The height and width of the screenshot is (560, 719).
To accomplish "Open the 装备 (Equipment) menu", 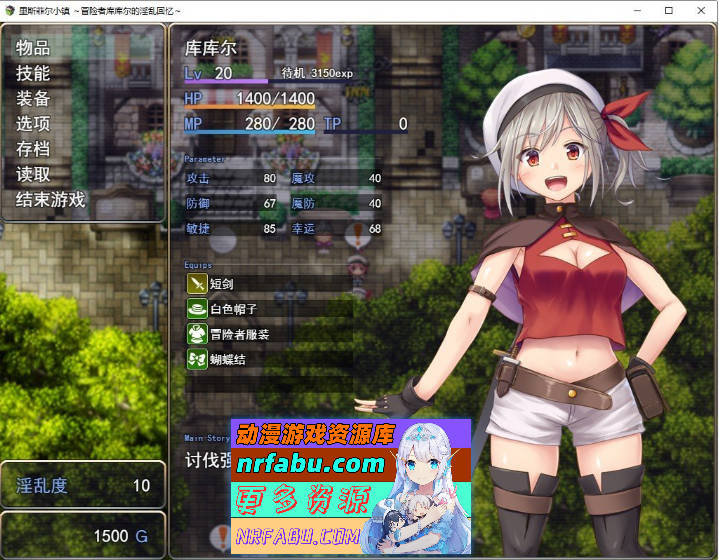I will [x=33, y=98].
